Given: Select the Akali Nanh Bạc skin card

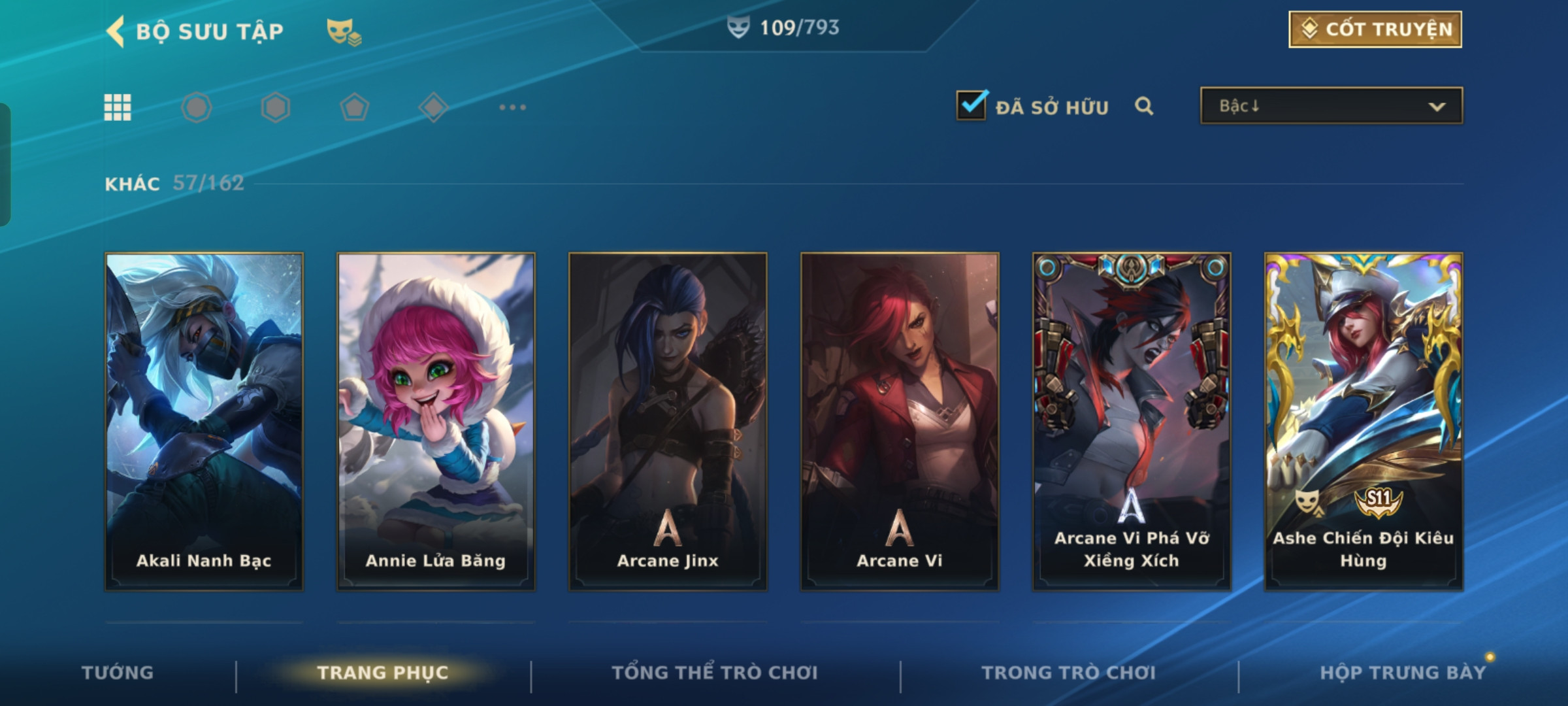Looking at the screenshot, I should (204, 421).
